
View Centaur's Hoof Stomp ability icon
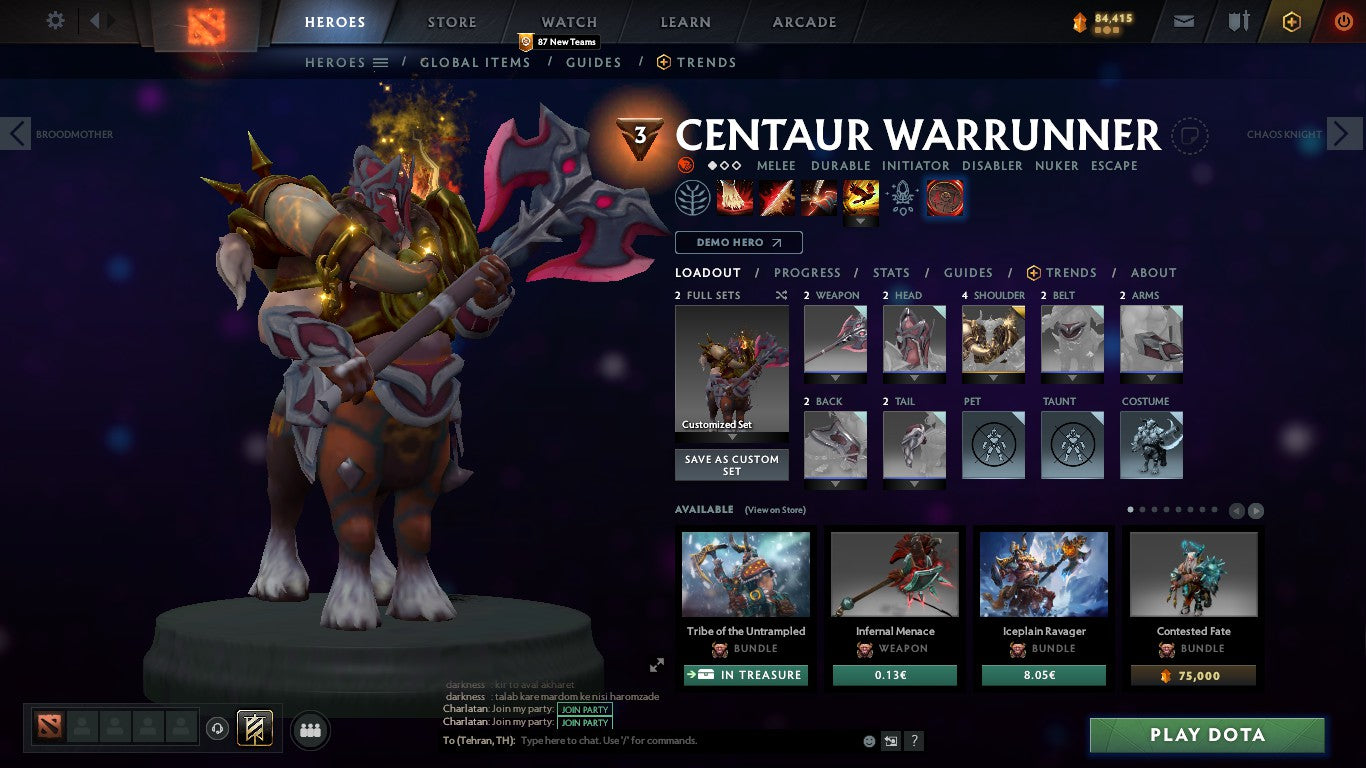pos(735,197)
